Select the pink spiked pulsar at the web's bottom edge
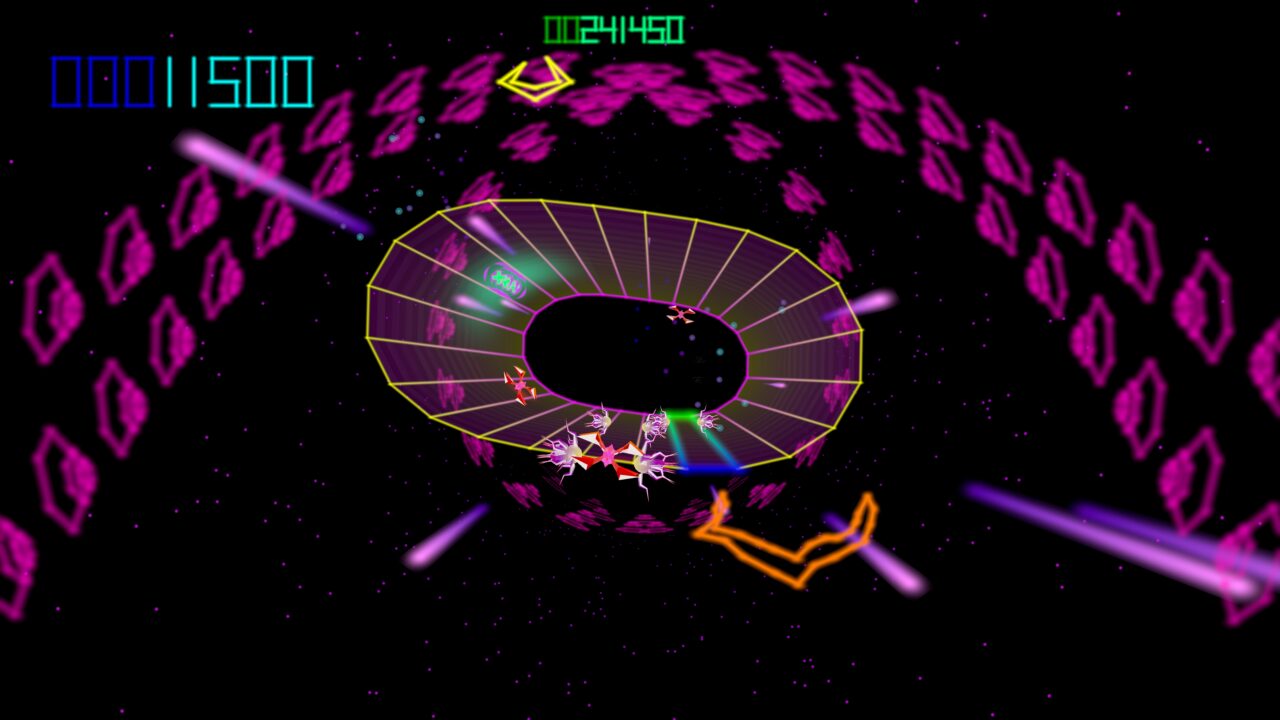 [608, 456]
